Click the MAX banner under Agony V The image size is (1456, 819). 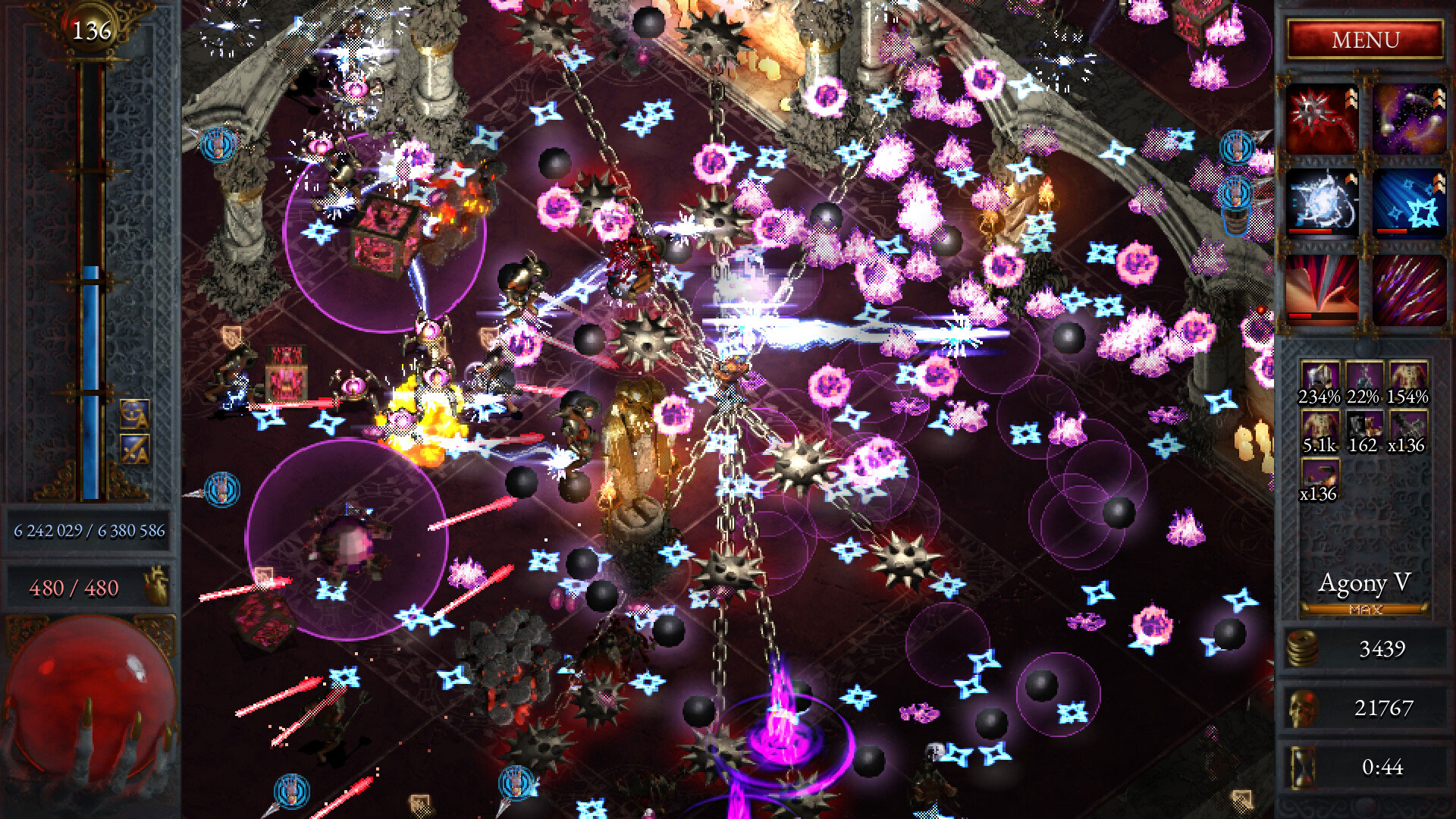[1365, 609]
